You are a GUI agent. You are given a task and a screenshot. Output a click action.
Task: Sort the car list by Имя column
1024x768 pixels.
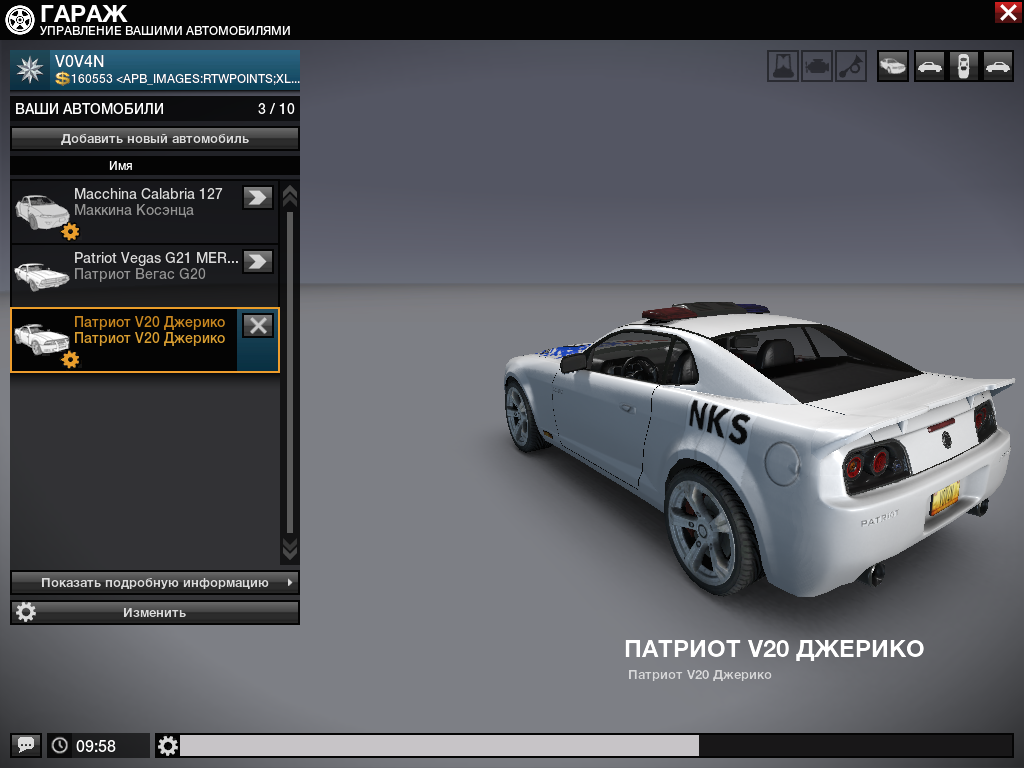(x=121, y=166)
